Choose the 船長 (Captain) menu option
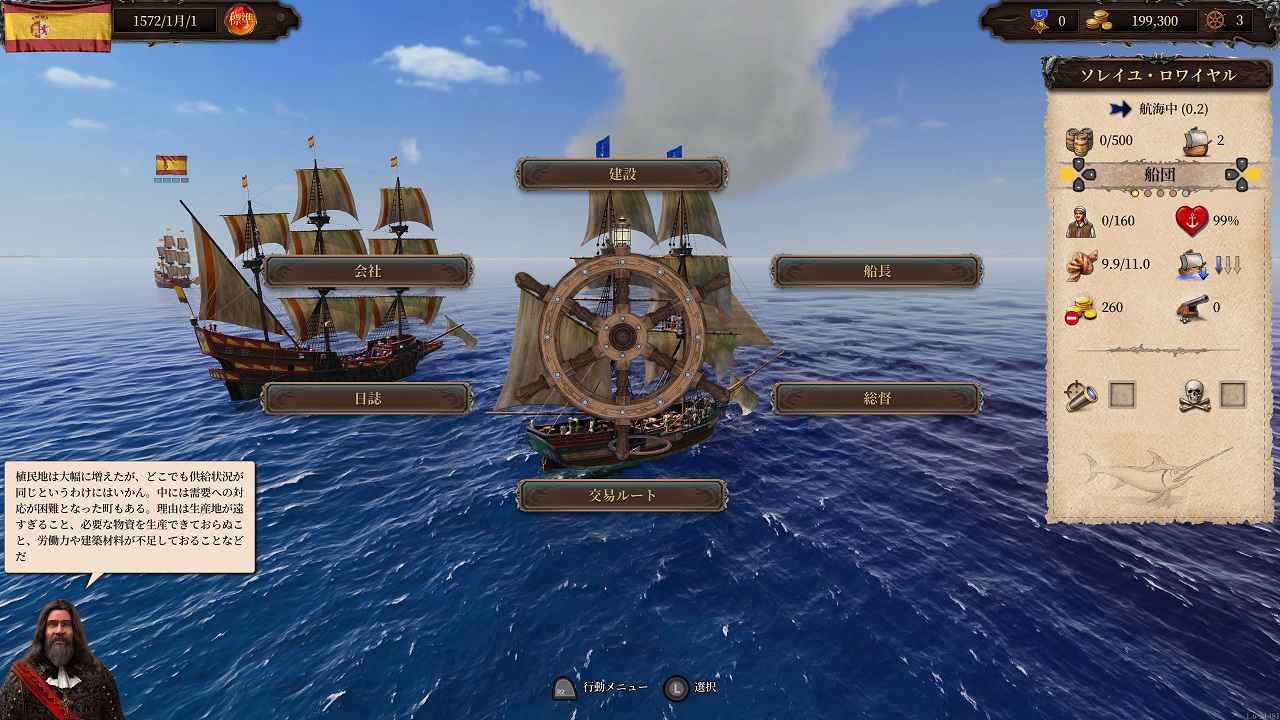This screenshot has width=1280, height=720. (x=877, y=271)
